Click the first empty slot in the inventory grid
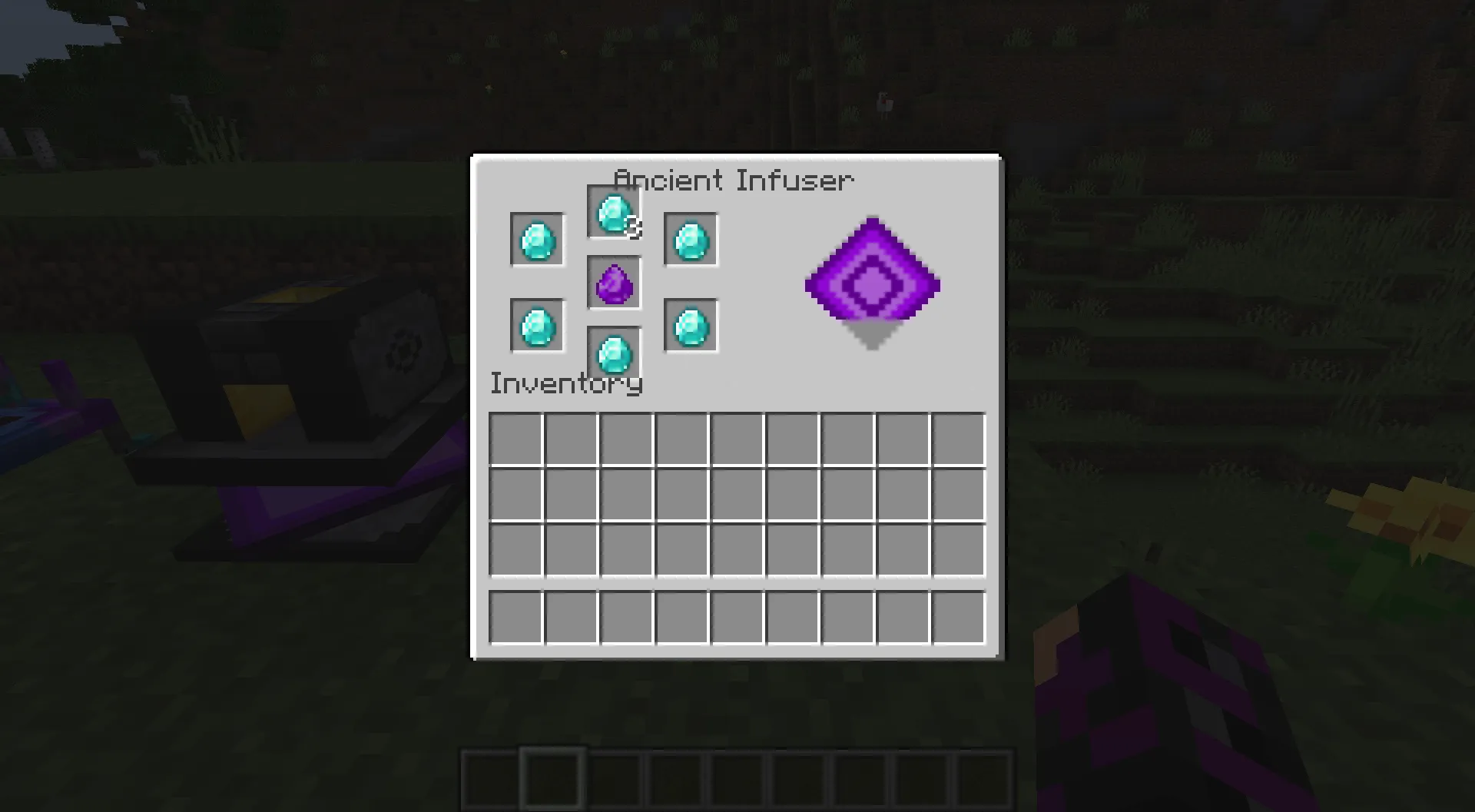Screen dimensions: 1475x812 [x=515, y=438]
